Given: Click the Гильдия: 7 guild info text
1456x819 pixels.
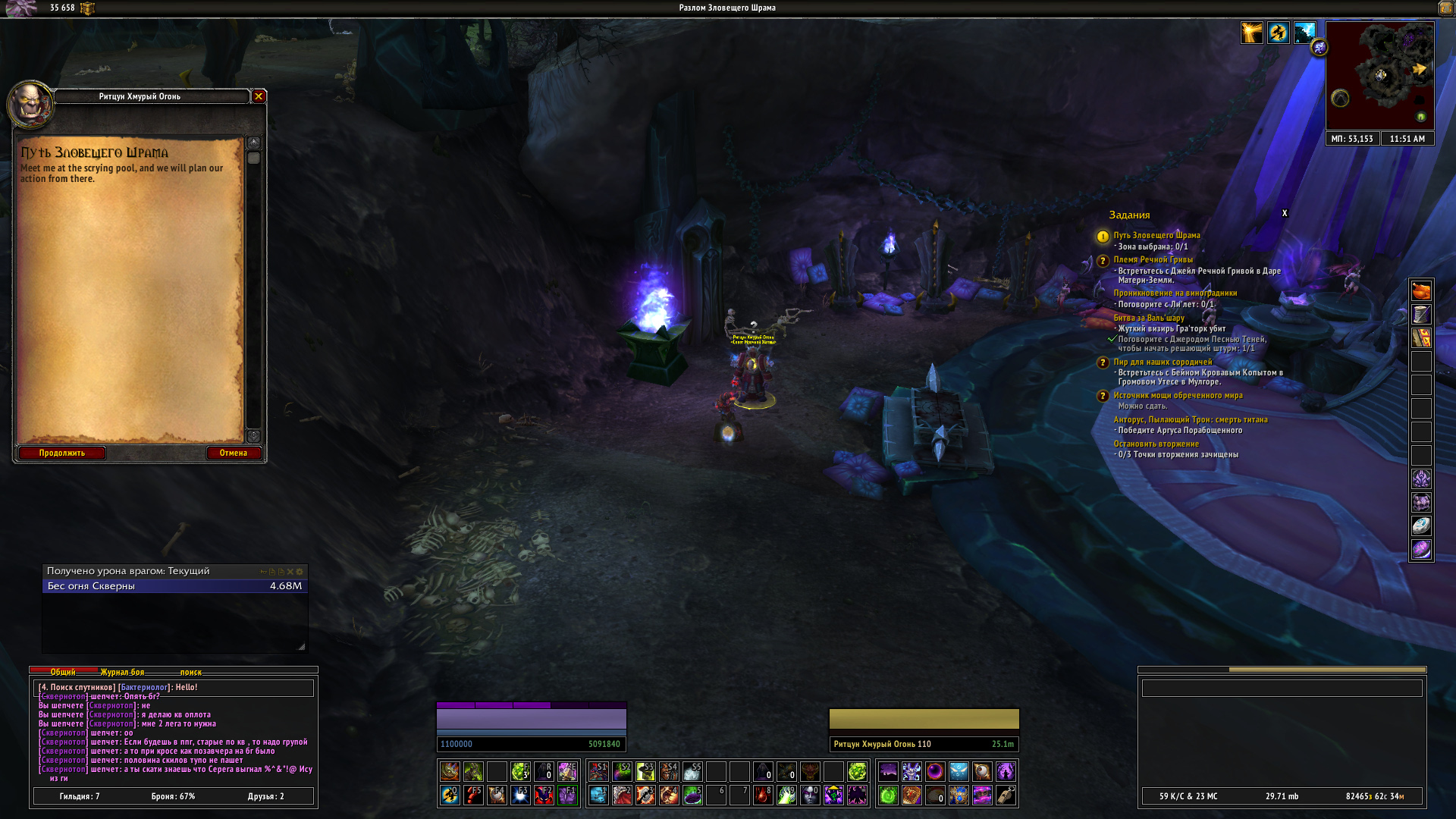Looking at the screenshot, I should [x=80, y=796].
